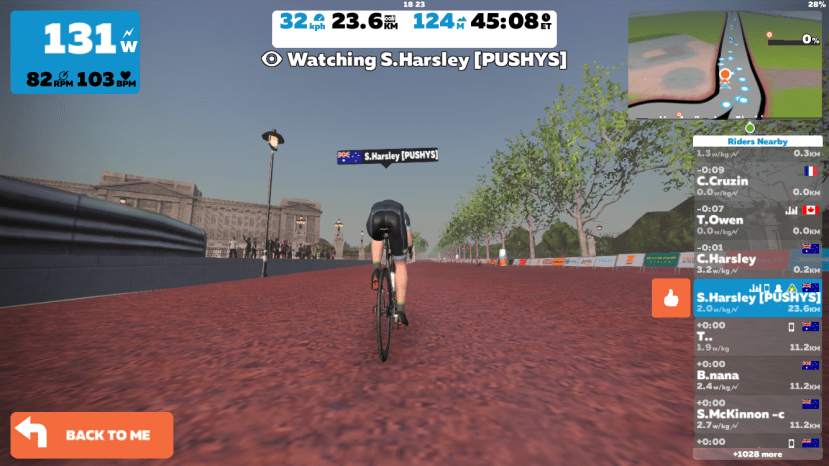The height and width of the screenshot is (466, 829).
Task: Click the power, cadence and heart rate panel
Action: click(x=75, y=52)
